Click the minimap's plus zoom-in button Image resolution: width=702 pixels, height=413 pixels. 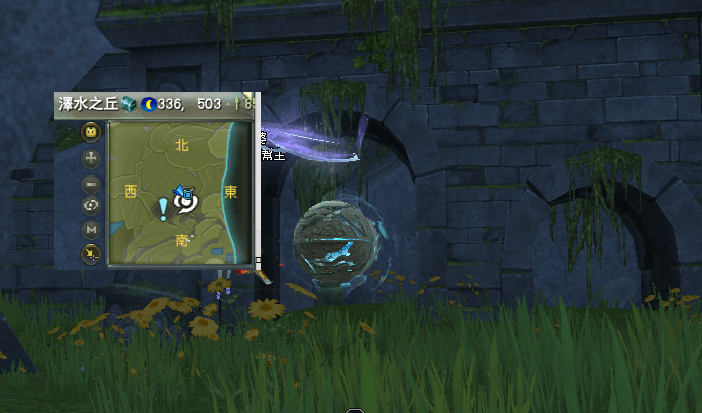pyautogui.click(x=91, y=158)
